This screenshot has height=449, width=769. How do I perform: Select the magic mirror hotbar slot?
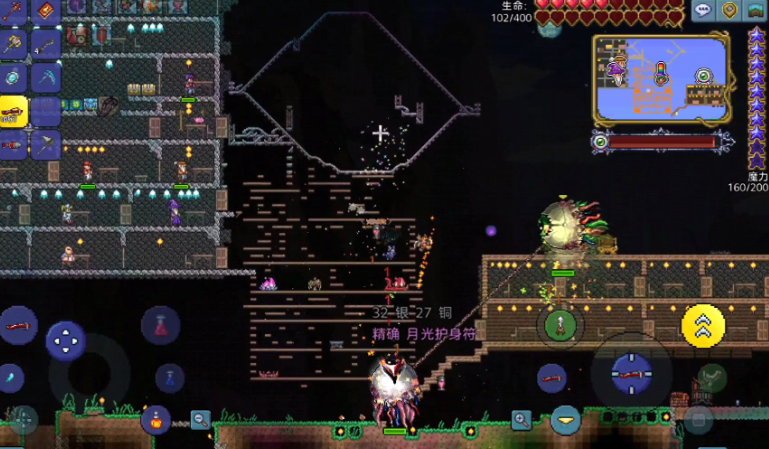[x=13, y=77]
